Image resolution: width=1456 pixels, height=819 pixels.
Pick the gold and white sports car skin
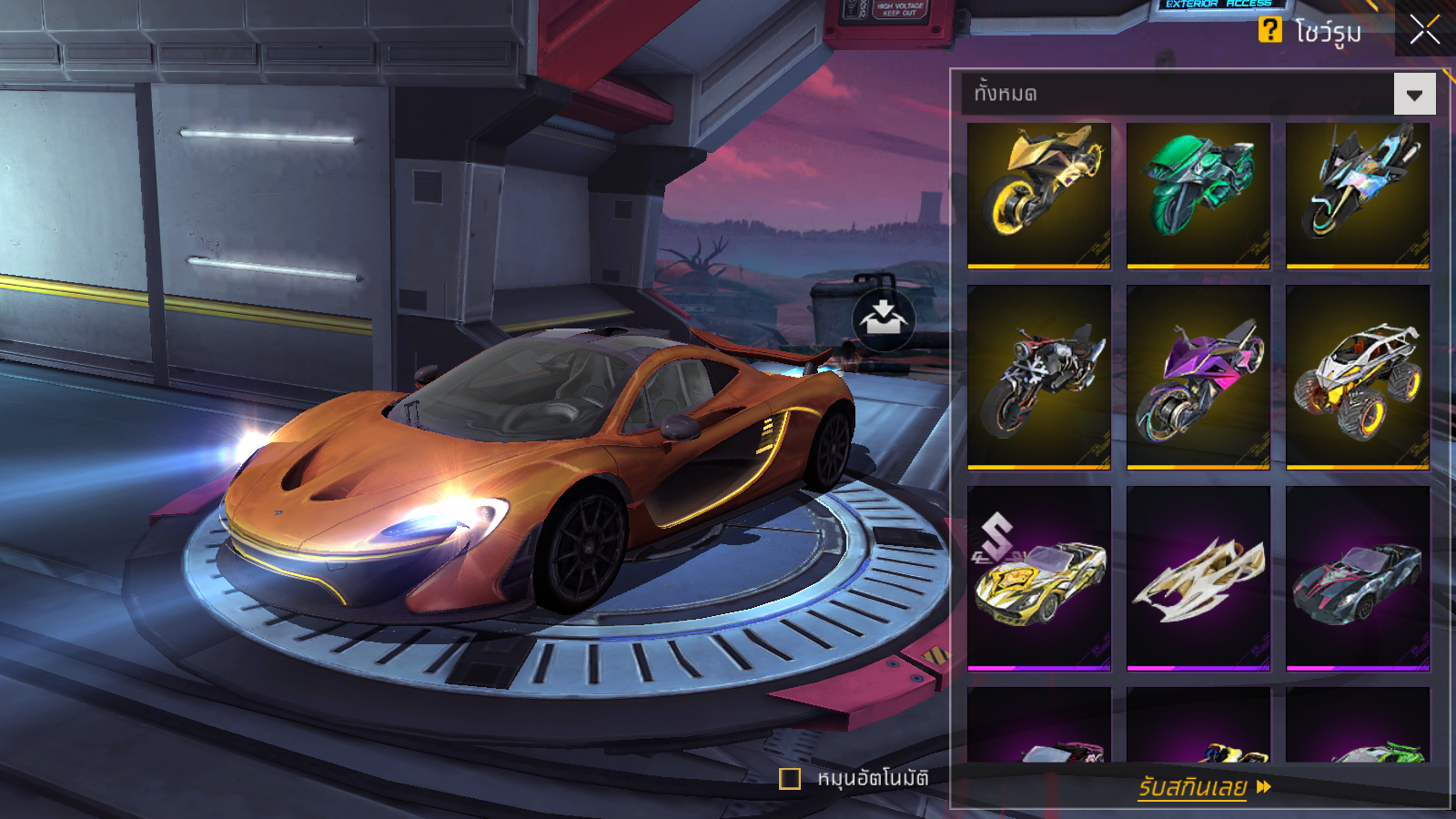(x=1039, y=578)
